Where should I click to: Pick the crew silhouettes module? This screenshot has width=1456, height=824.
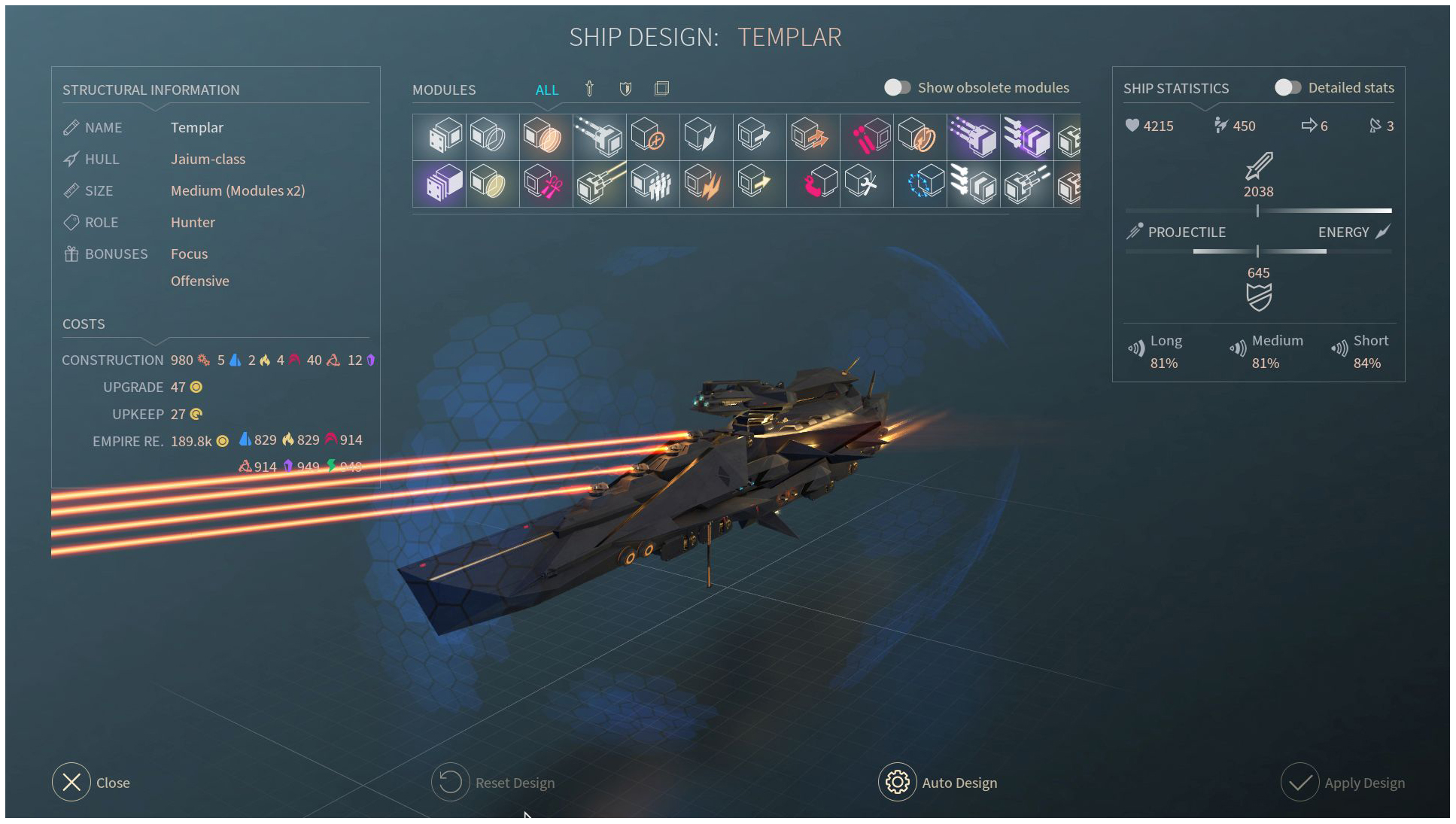(x=652, y=184)
